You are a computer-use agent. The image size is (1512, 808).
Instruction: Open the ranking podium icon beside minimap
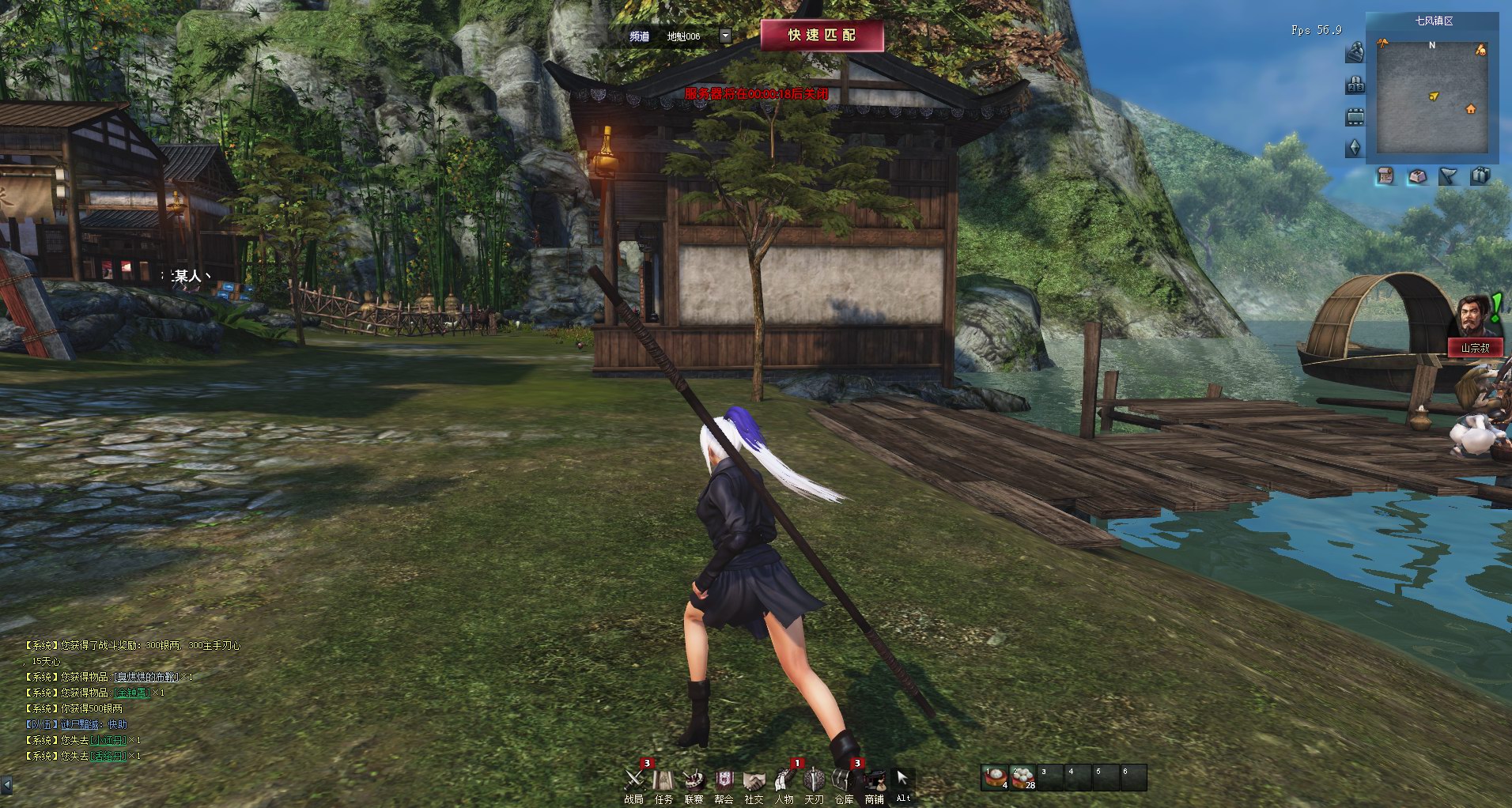coord(1355,85)
